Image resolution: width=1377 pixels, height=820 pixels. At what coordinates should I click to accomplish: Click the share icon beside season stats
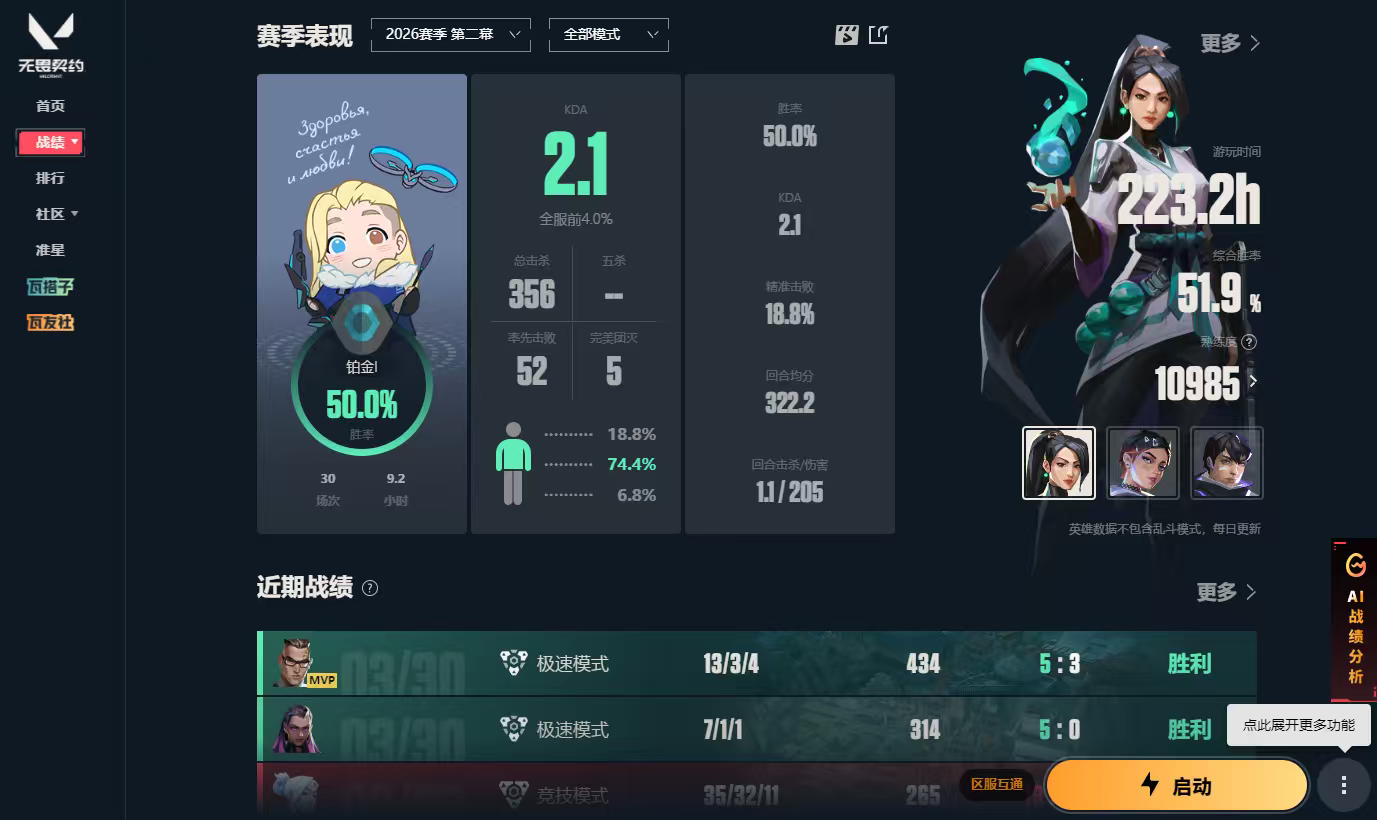(x=878, y=33)
